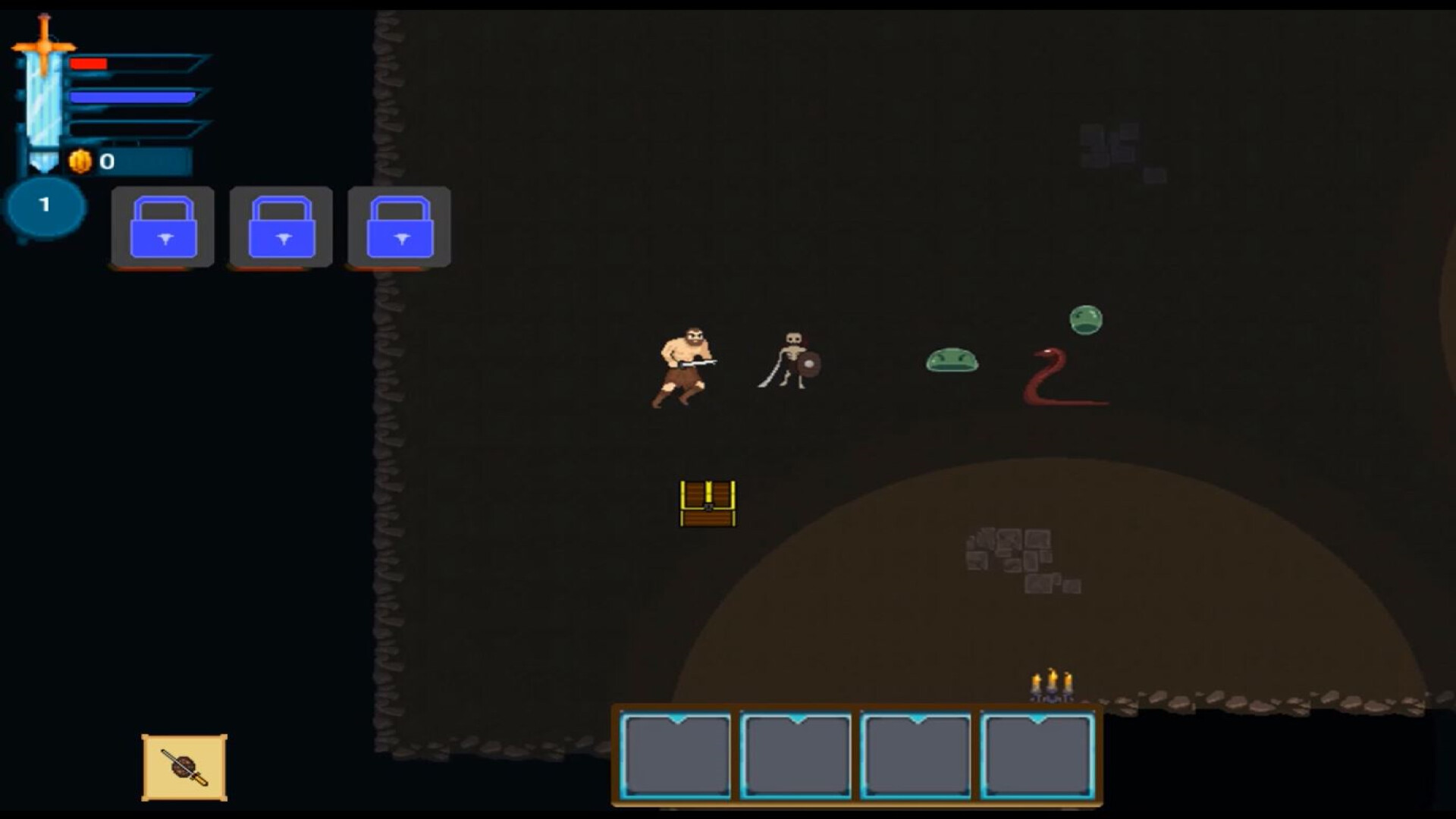Select the first hotbar slot
Screen dimensions: 1456x819
tap(677, 755)
